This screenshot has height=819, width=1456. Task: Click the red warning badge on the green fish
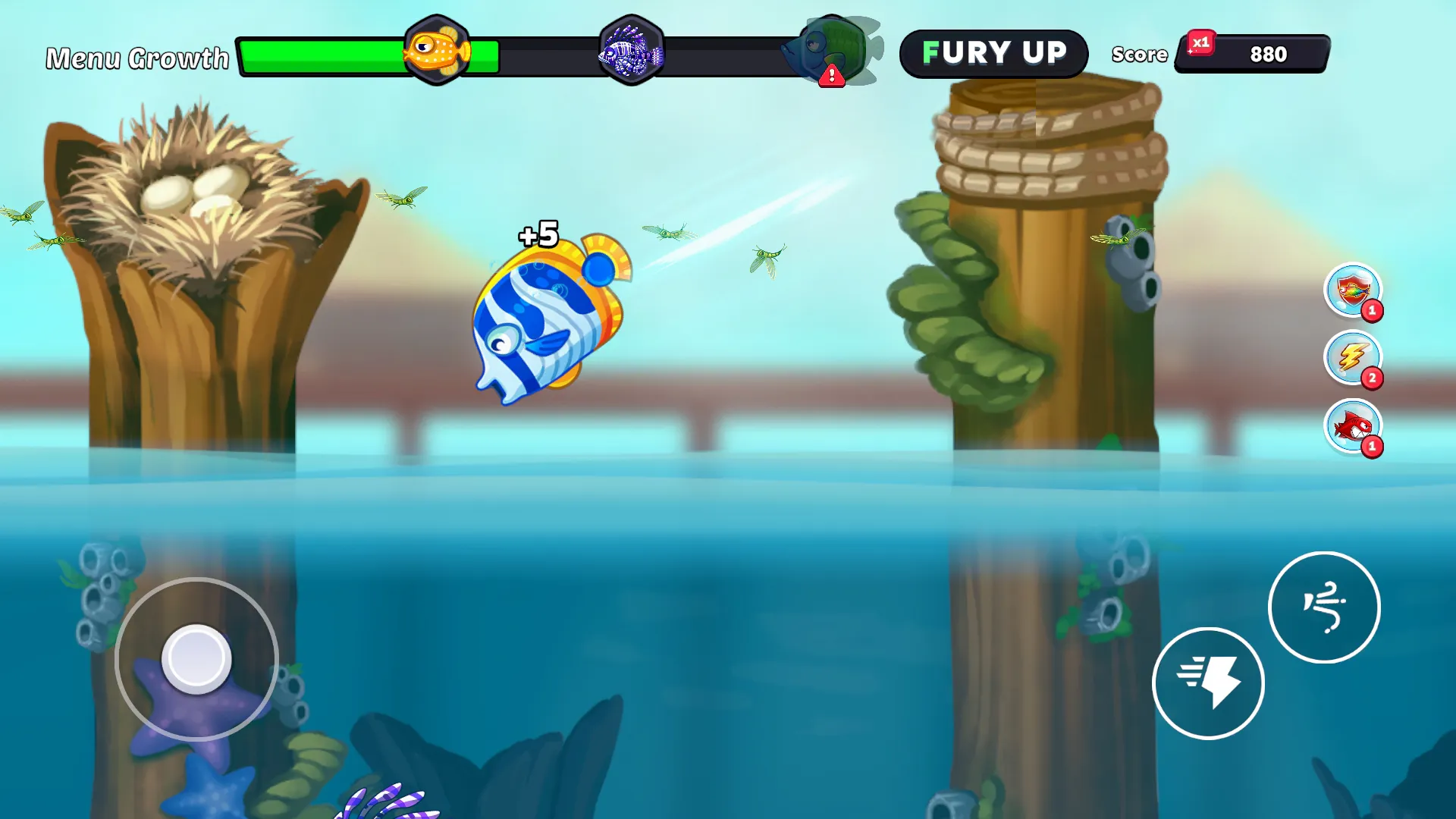(831, 74)
